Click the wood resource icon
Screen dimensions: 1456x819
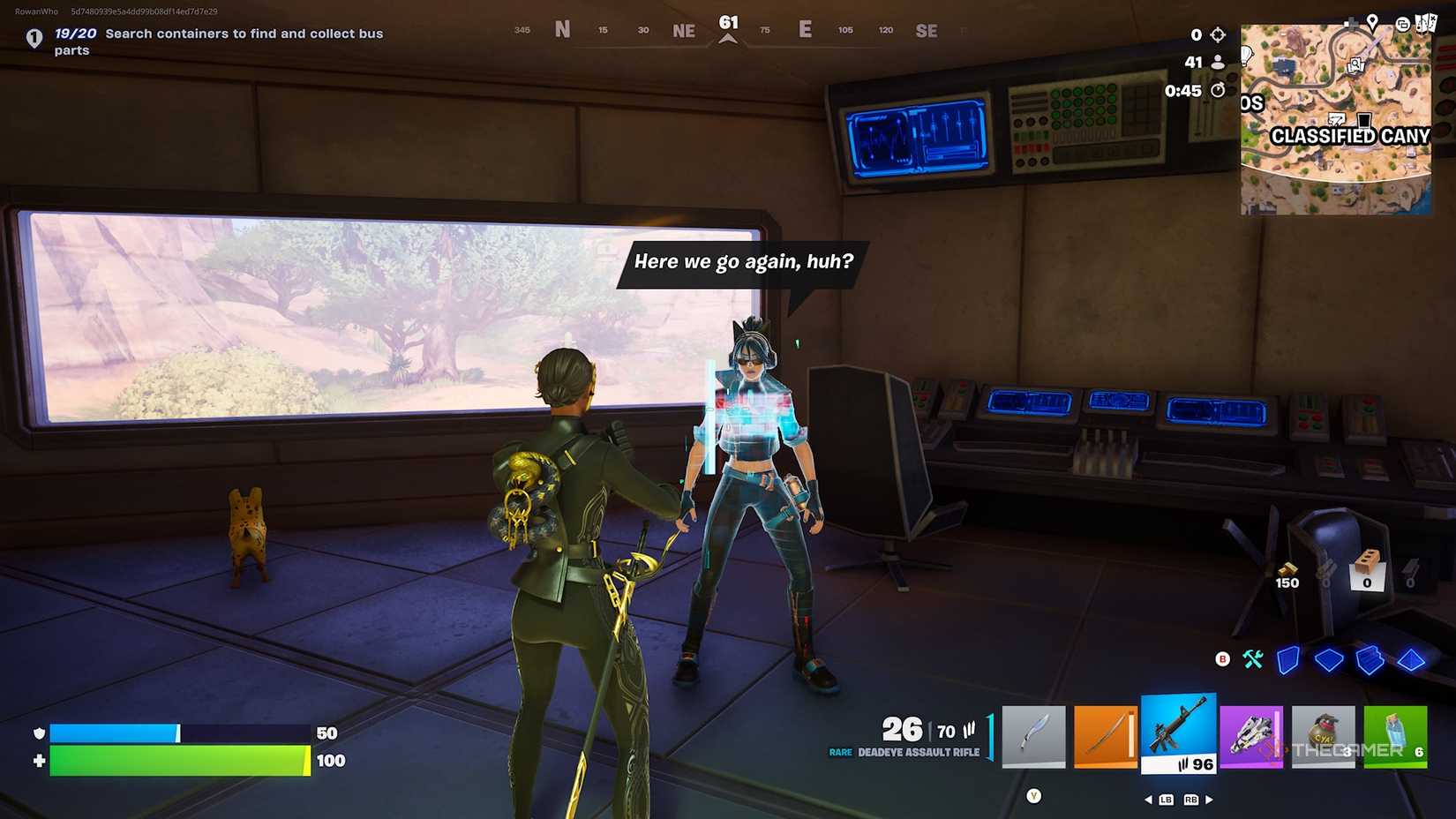pos(1288,568)
